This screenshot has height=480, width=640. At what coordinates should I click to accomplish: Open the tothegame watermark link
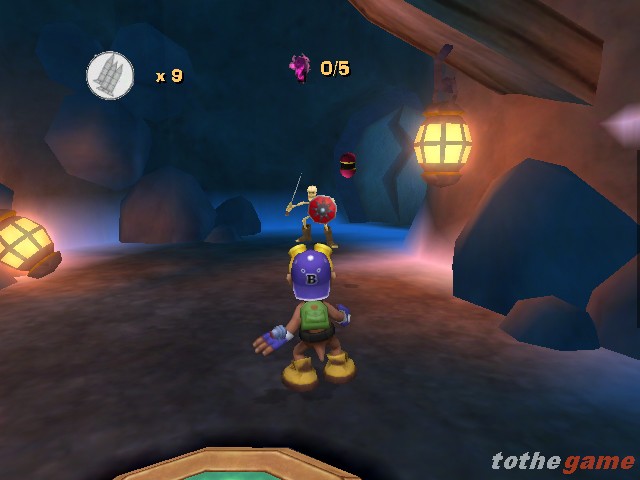(x=562, y=460)
